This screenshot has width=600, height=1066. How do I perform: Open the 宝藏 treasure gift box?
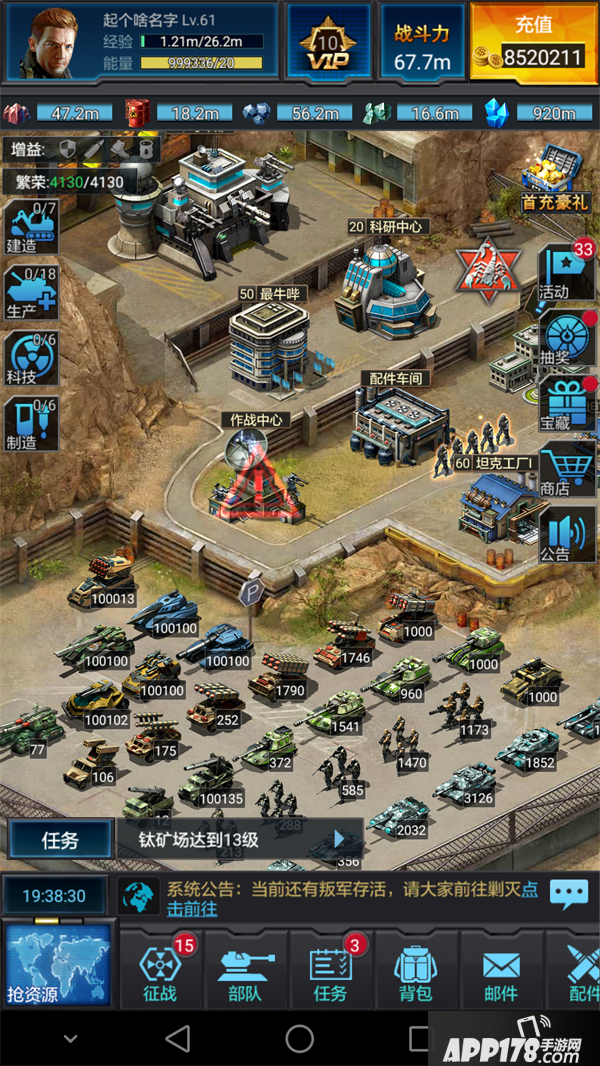(x=566, y=403)
